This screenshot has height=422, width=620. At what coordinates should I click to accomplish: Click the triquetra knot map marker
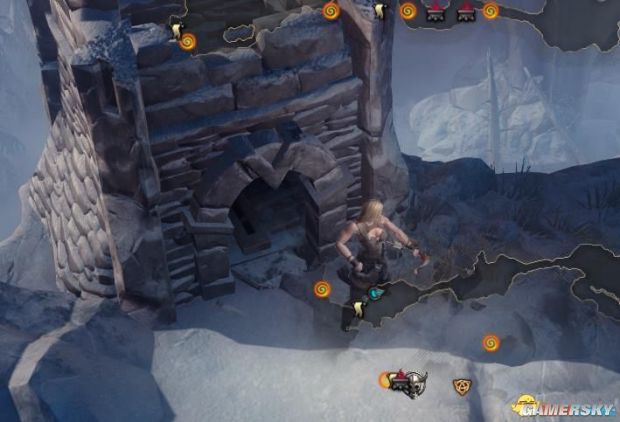(x=462, y=385)
